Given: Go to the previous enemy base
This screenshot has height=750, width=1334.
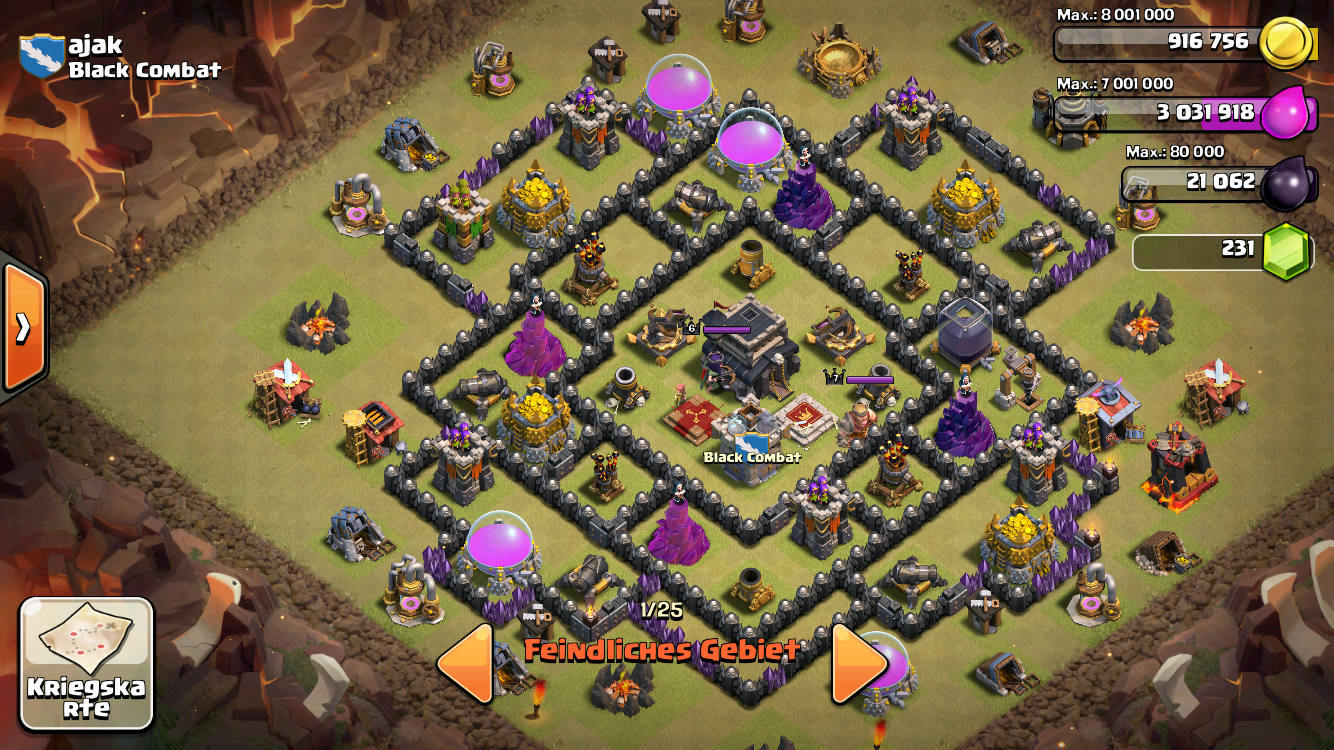Looking at the screenshot, I should [466, 662].
